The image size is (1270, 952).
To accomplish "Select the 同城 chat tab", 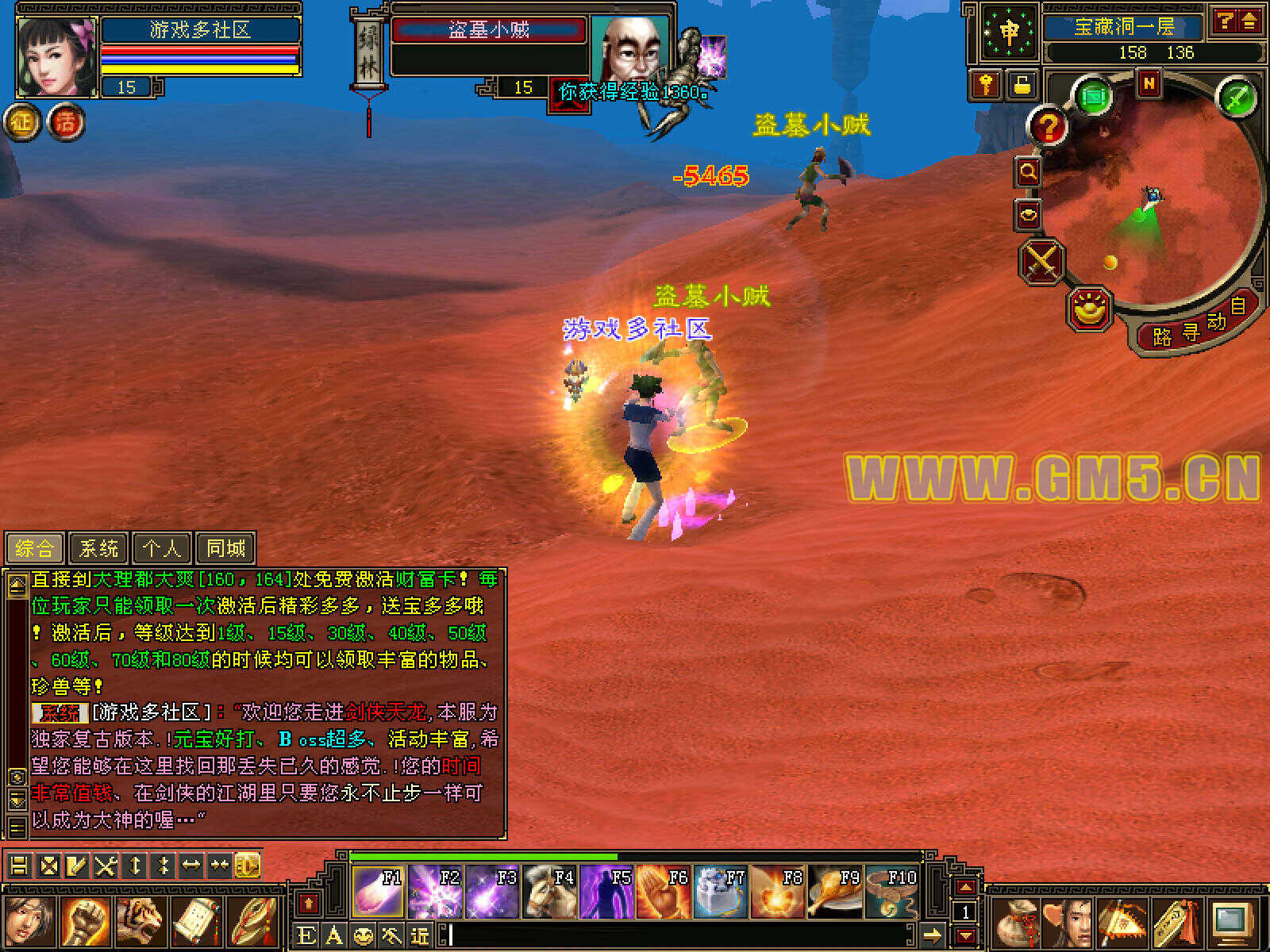I will (x=225, y=547).
